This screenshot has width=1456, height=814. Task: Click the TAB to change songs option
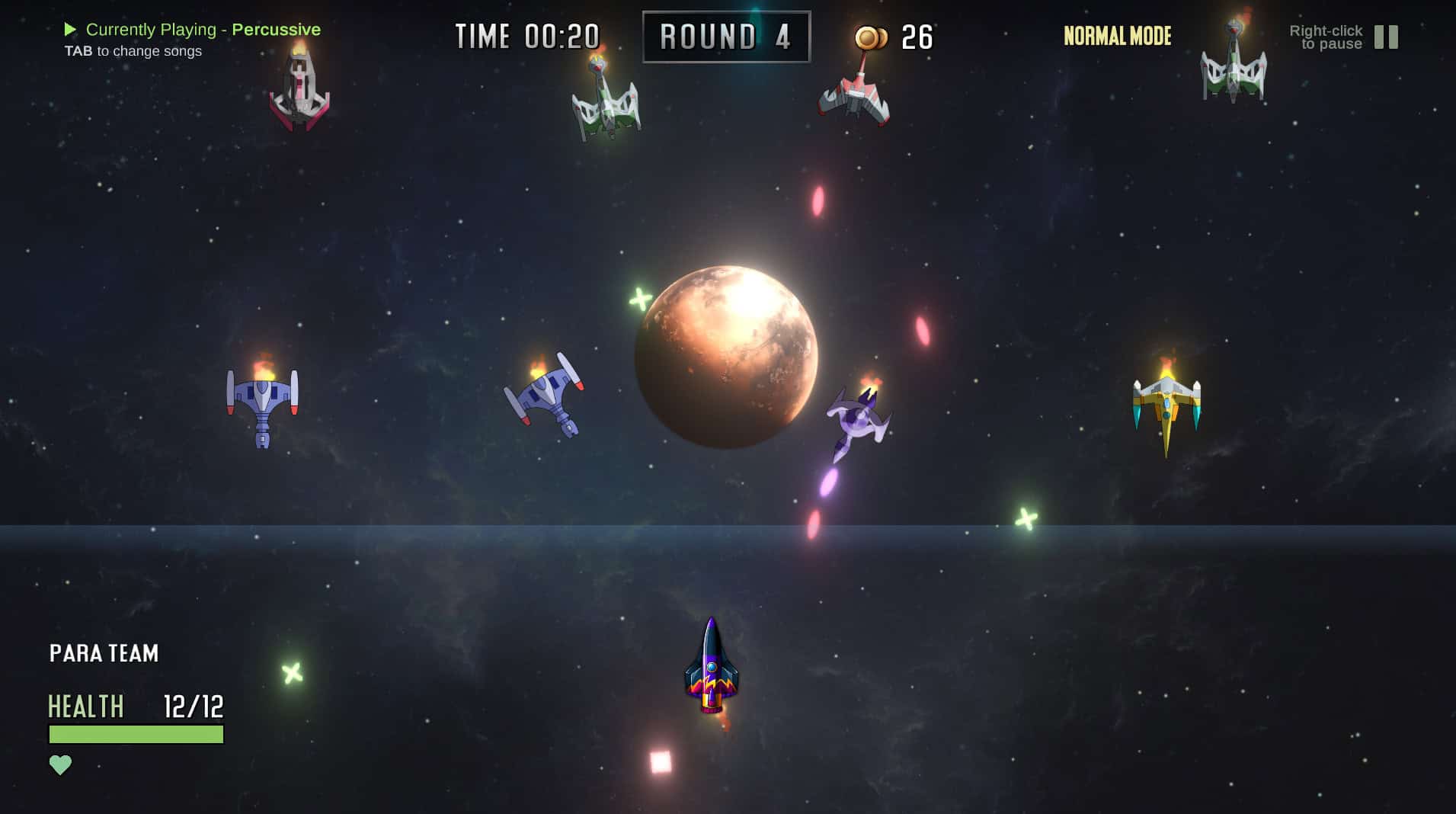click(133, 51)
